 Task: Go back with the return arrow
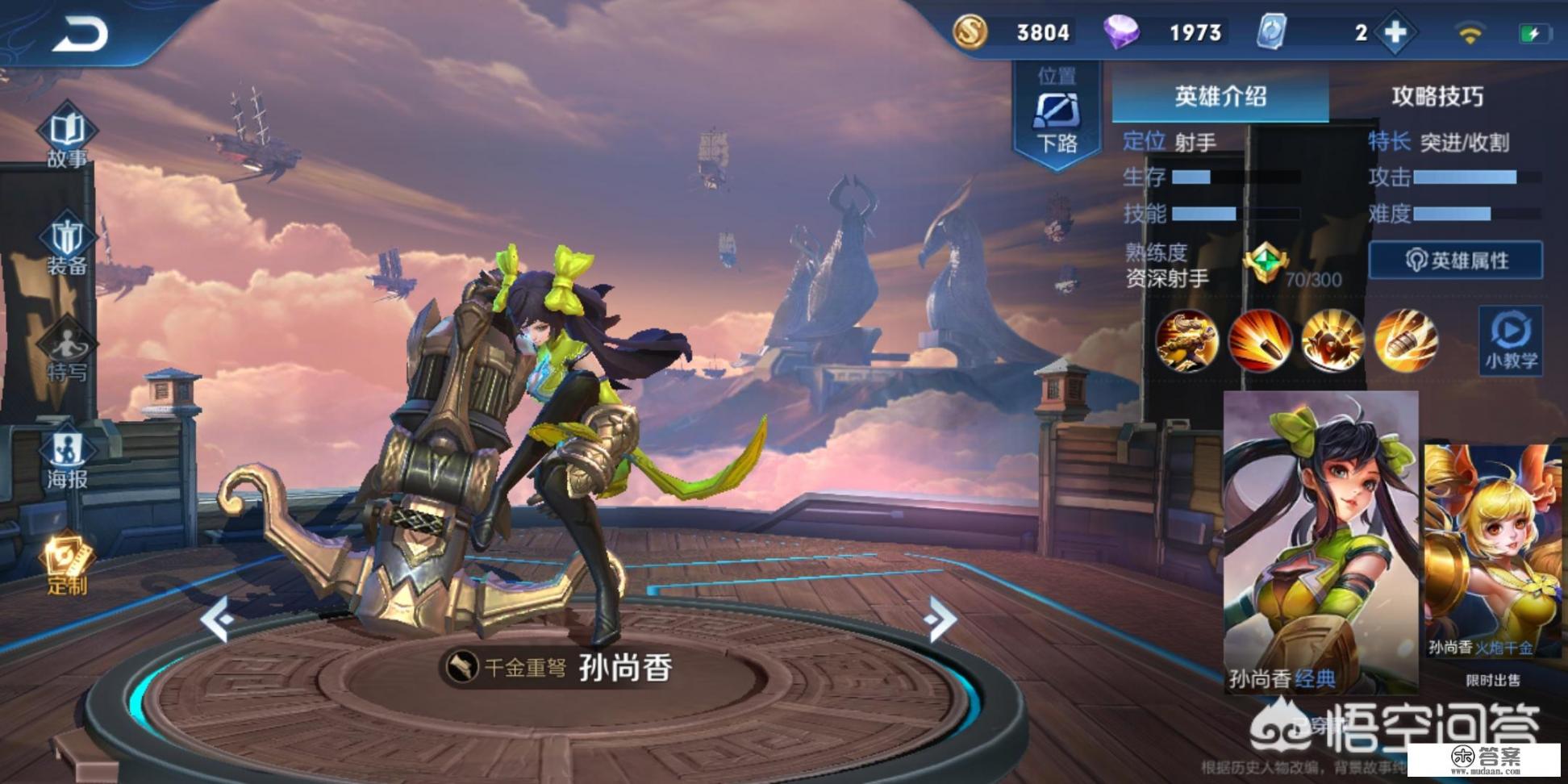(81, 35)
